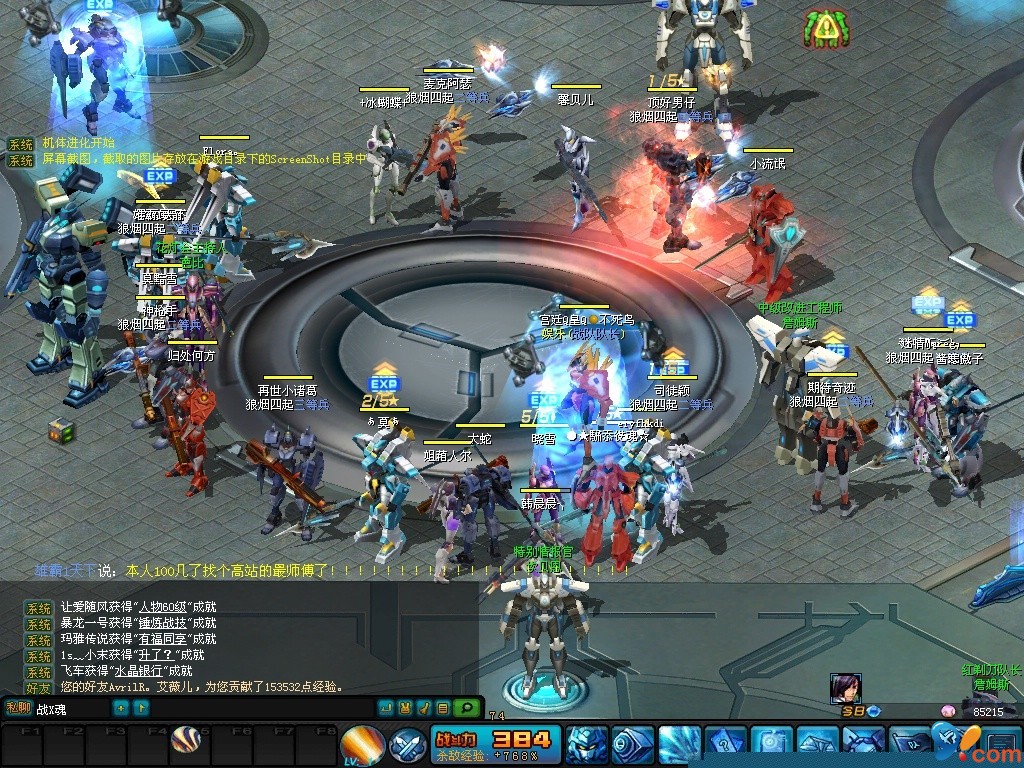Select the player portrait avatar
The width and height of the screenshot is (1024, 768).
coord(845,688)
